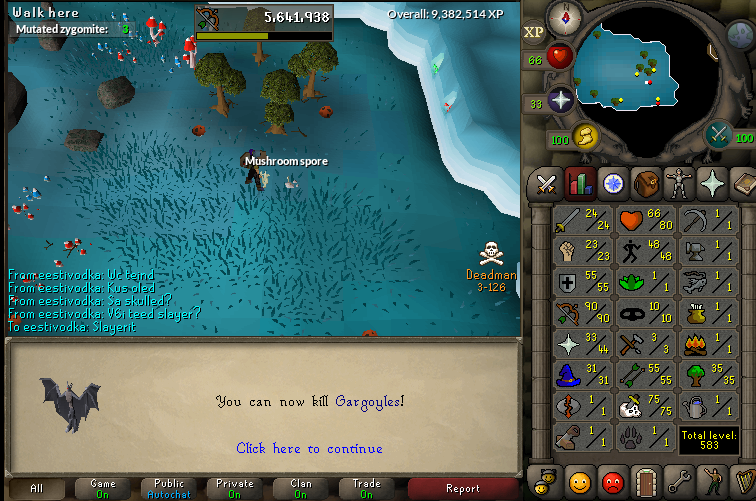Viewport: 756px width, 501px height.
Task: Activate quick prayers via prayer orb
Action: (x=560, y=101)
